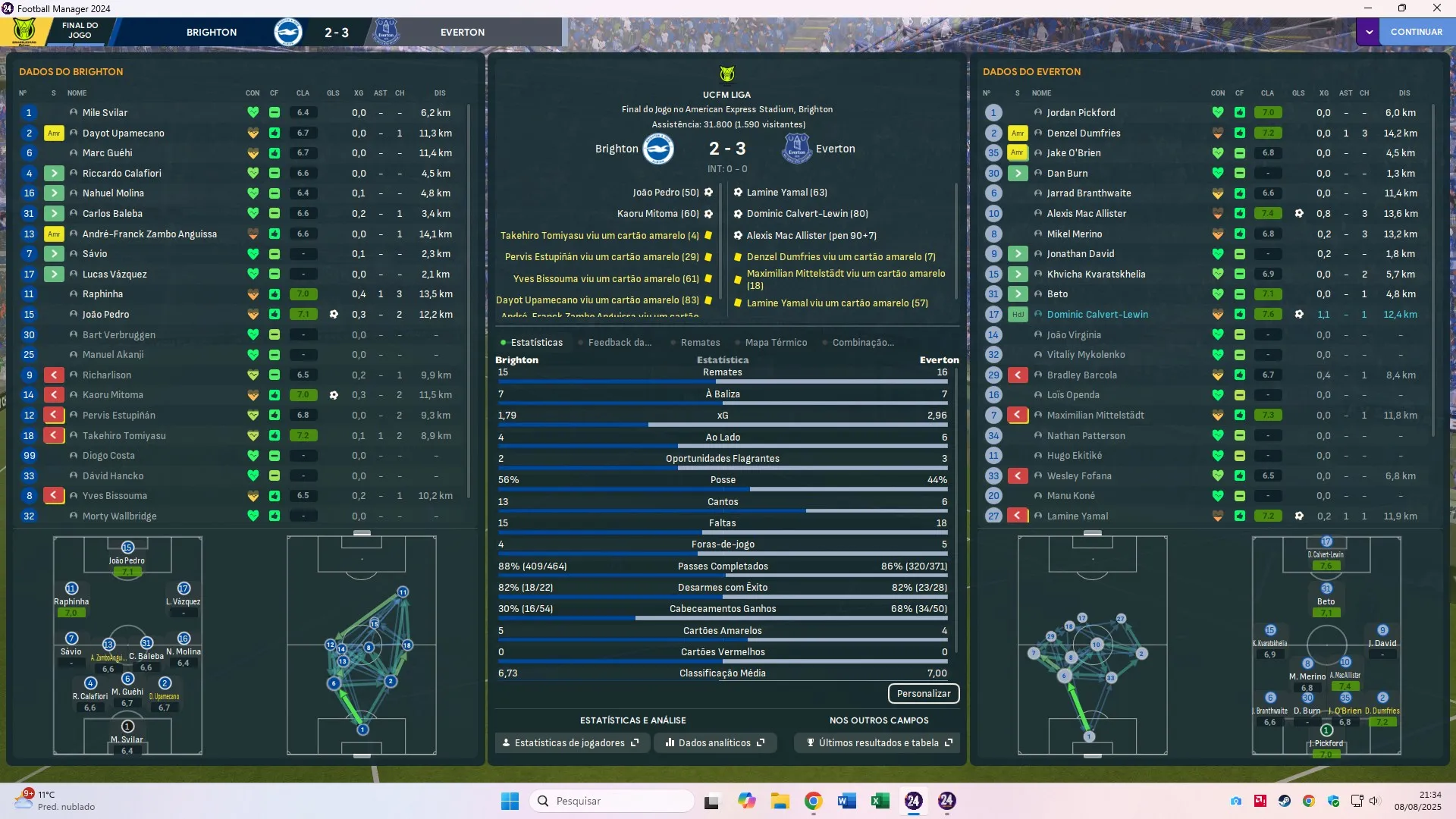This screenshot has width=1456, height=819.
Task: Select the Mapa Térmico tab
Action: tap(775, 343)
